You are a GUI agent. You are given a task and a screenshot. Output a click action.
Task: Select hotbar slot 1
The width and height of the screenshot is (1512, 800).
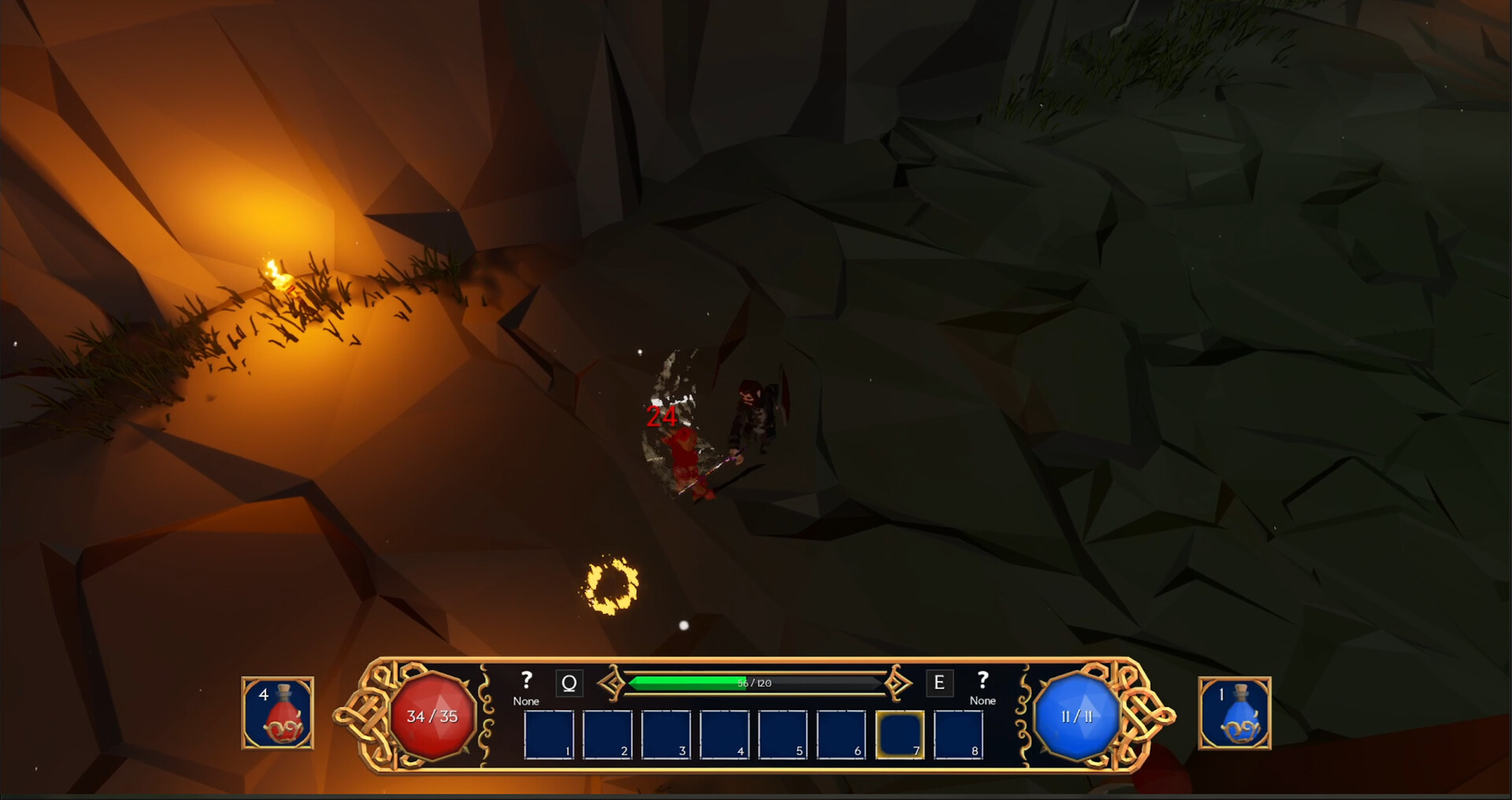tap(549, 735)
